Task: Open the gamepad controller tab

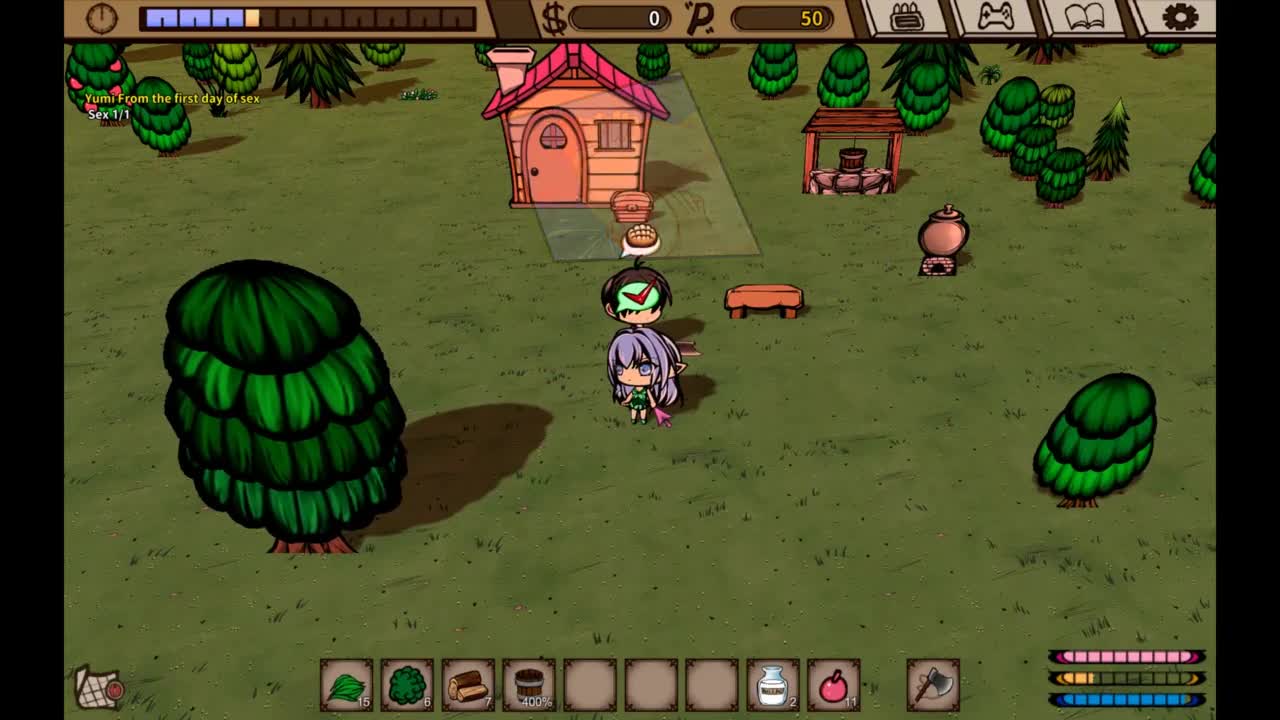Action: [995, 17]
